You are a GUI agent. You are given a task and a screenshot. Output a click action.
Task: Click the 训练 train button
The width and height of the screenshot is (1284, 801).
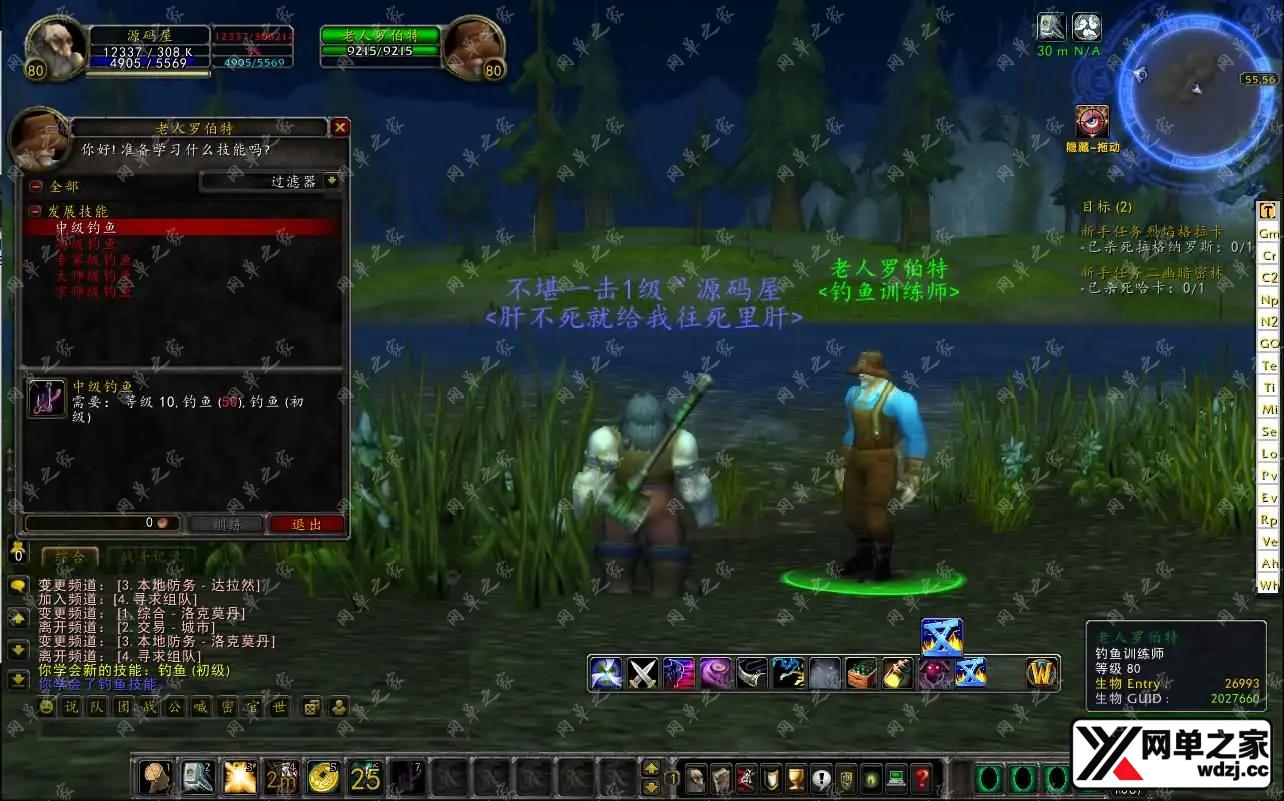(x=225, y=524)
